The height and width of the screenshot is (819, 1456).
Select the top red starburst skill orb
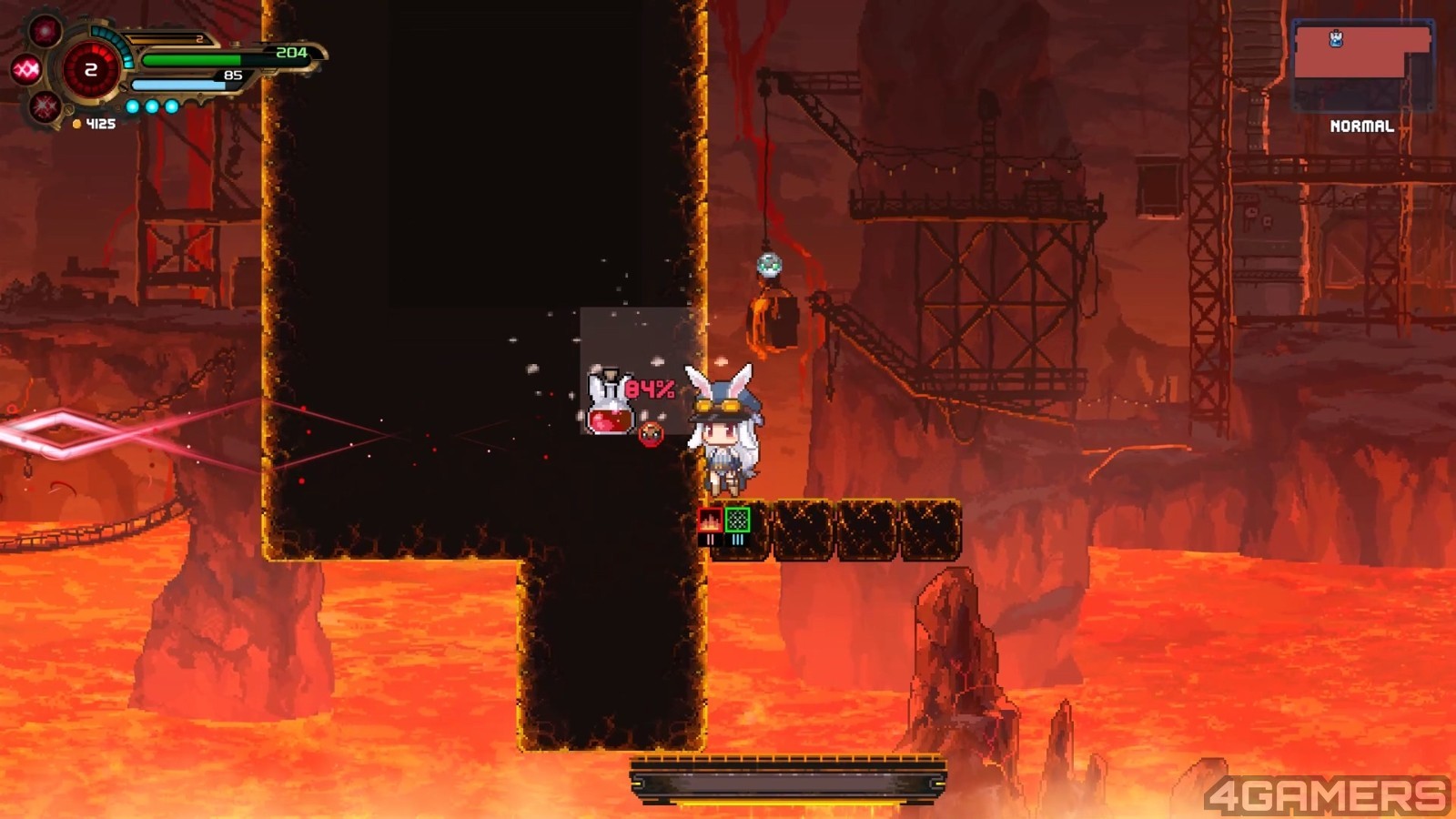pyautogui.click(x=45, y=32)
